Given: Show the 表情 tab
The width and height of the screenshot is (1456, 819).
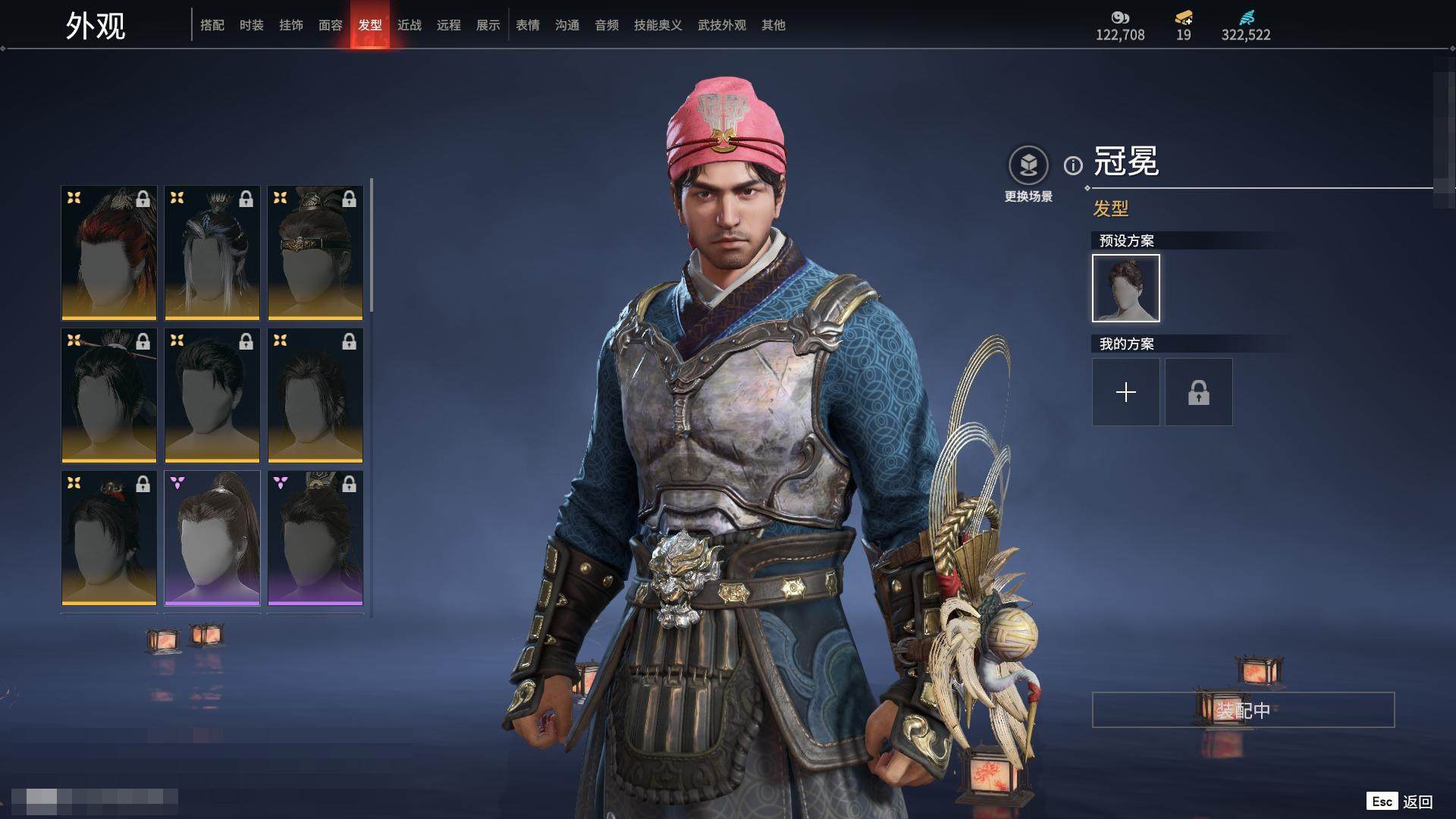Looking at the screenshot, I should point(528,25).
